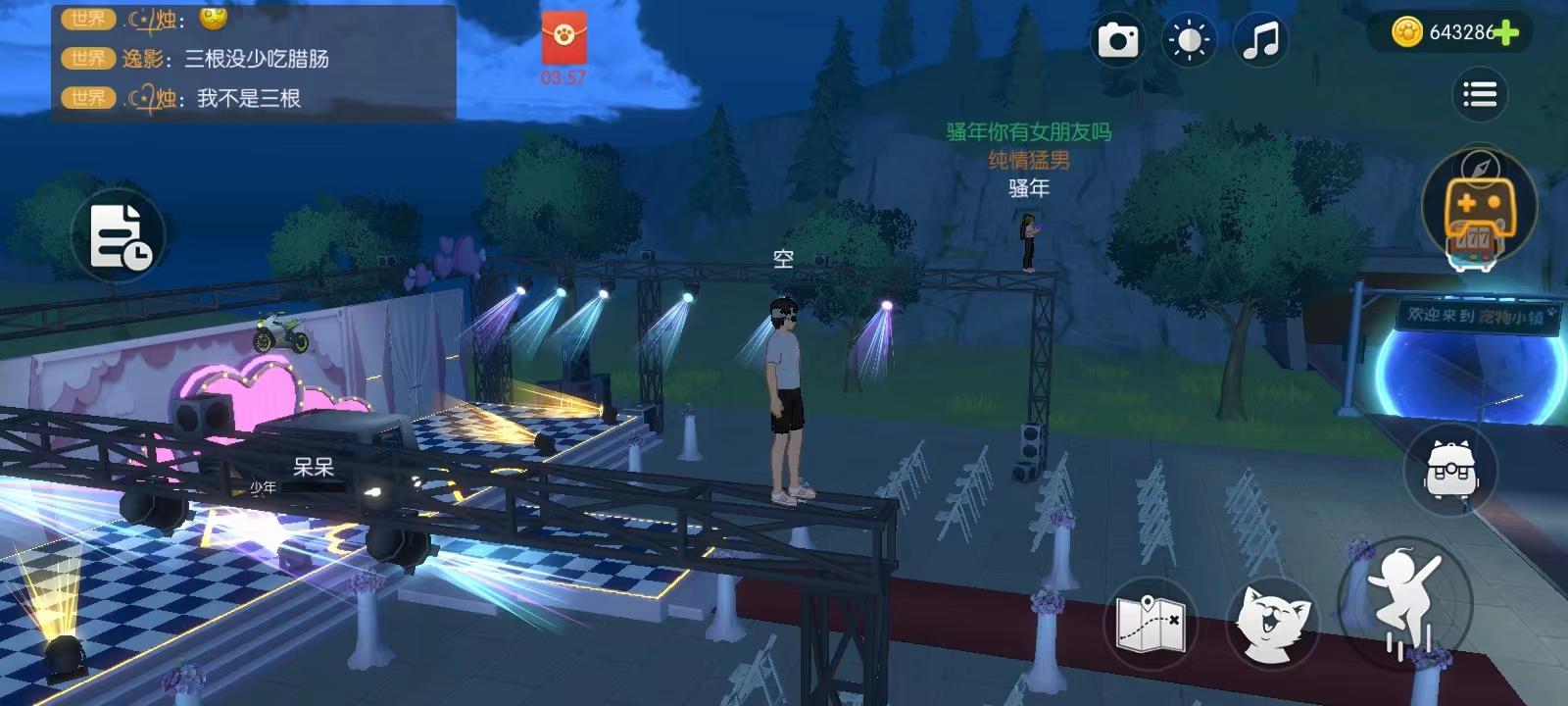
Task: Click the gold coin icon
Action: coord(1409,29)
